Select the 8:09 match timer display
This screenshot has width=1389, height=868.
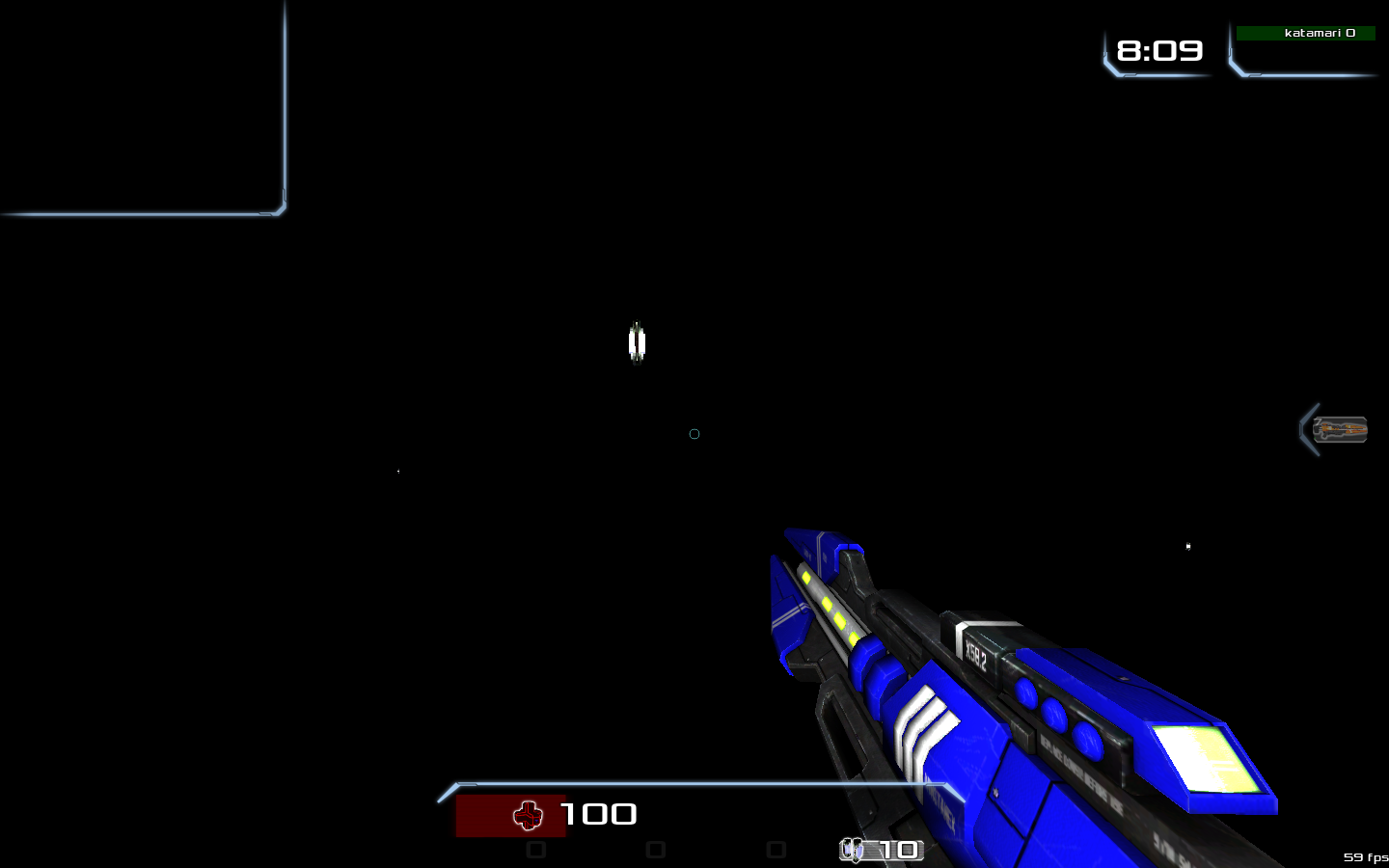click(1158, 51)
